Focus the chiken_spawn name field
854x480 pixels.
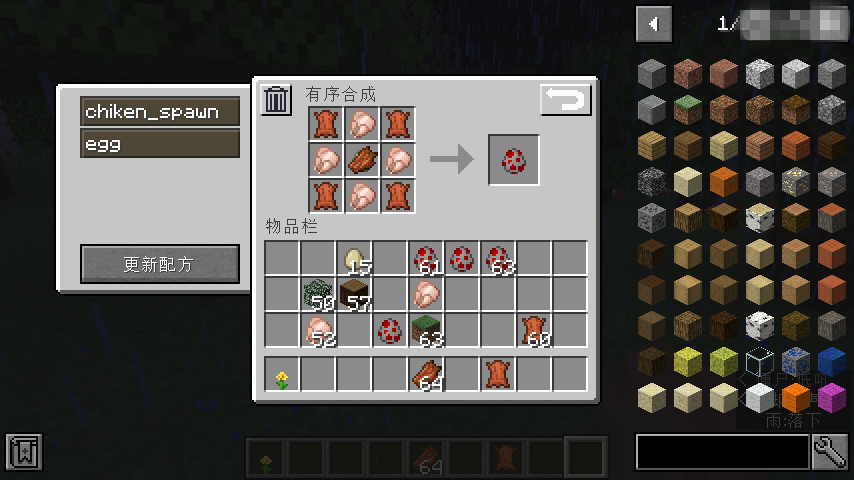(160, 111)
